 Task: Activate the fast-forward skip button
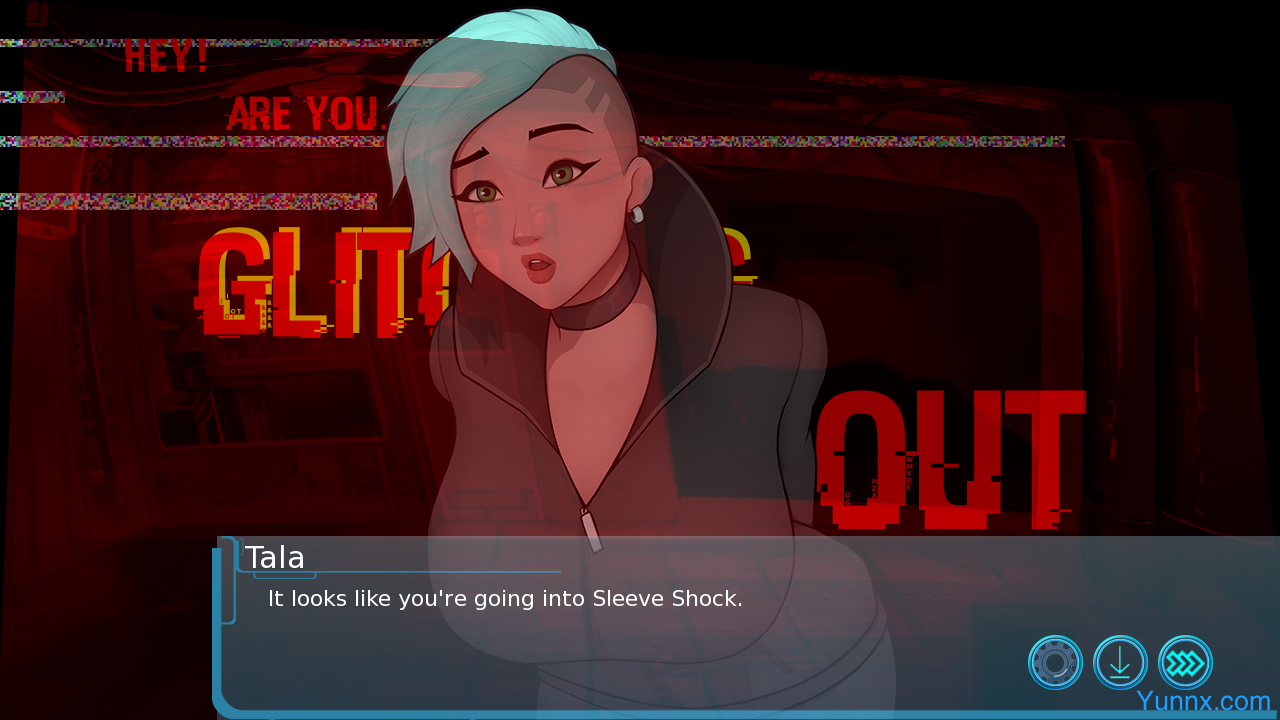(x=1185, y=662)
